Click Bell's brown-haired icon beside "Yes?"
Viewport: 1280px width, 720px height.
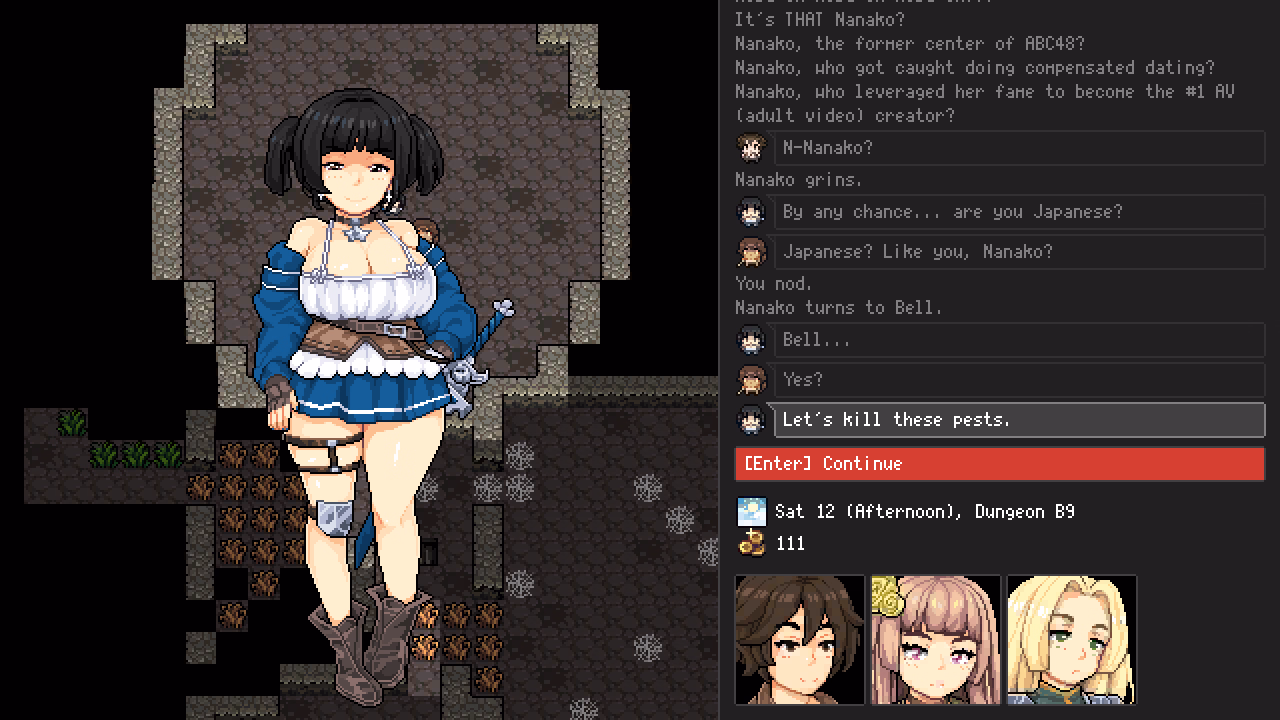point(752,380)
